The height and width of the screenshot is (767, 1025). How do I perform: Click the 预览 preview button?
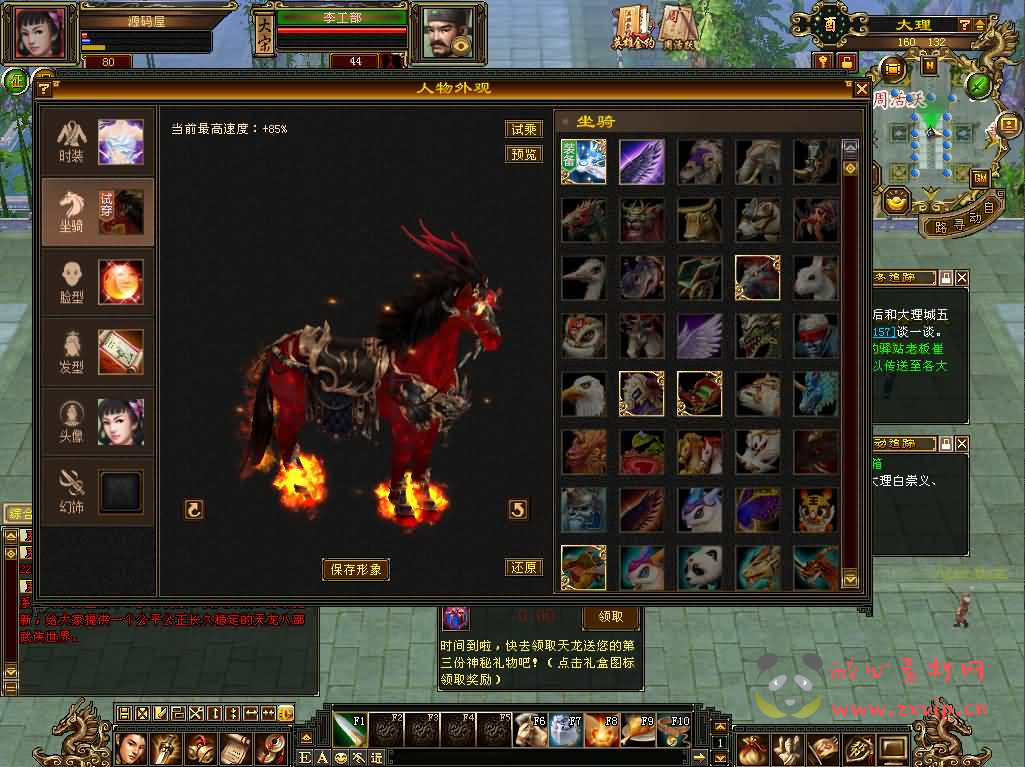pos(524,154)
